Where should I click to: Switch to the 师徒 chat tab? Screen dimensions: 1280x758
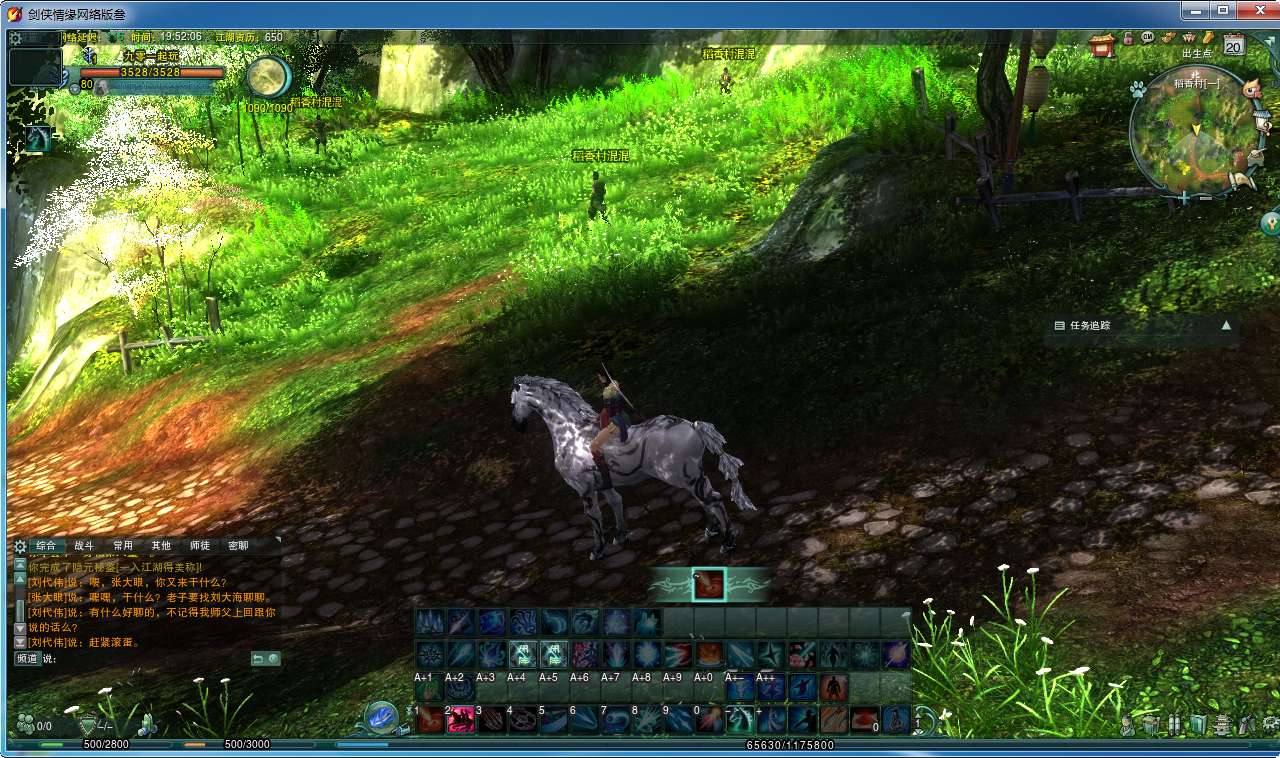(200, 546)
